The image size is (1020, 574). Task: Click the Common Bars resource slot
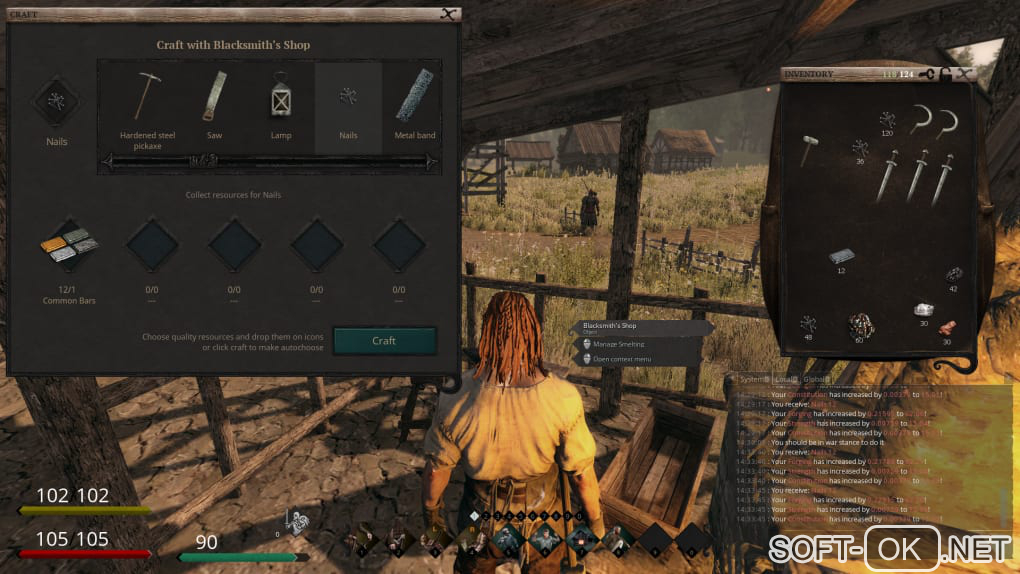click(x=69, y=247)
